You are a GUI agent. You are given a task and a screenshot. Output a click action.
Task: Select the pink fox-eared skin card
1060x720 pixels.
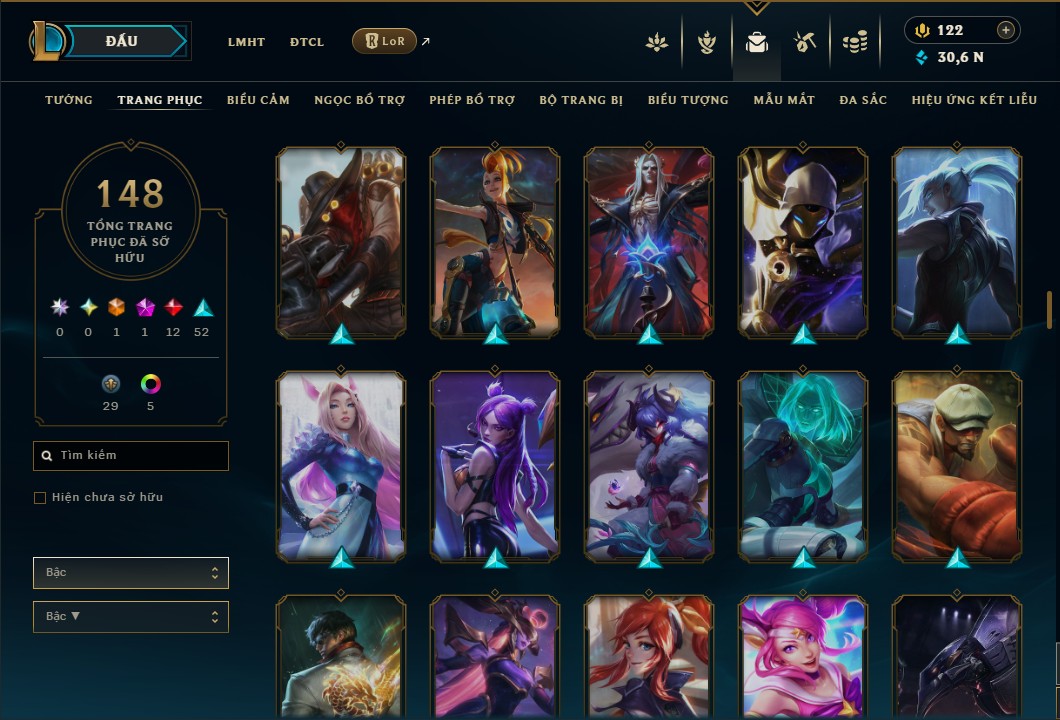(x=342, y=466)
